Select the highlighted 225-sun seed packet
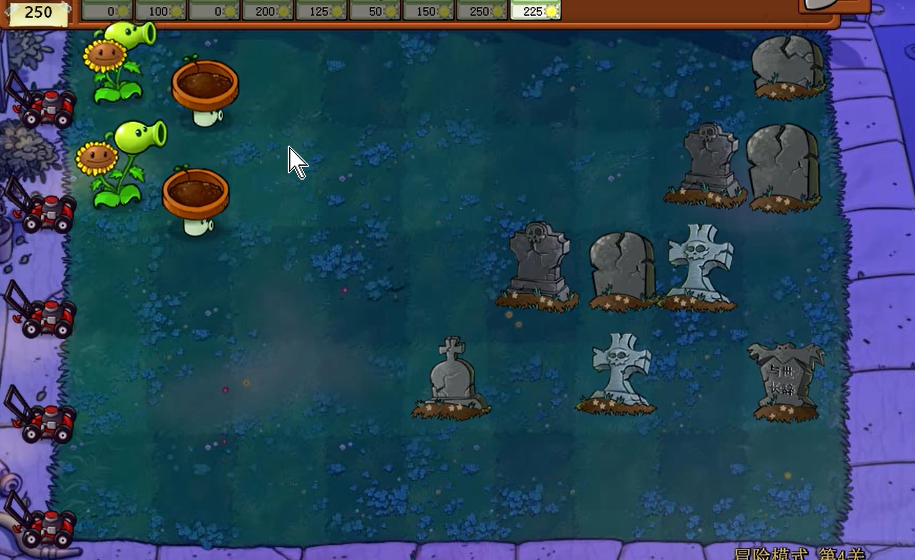The image size is (915, 560). [x=536, y=10]
